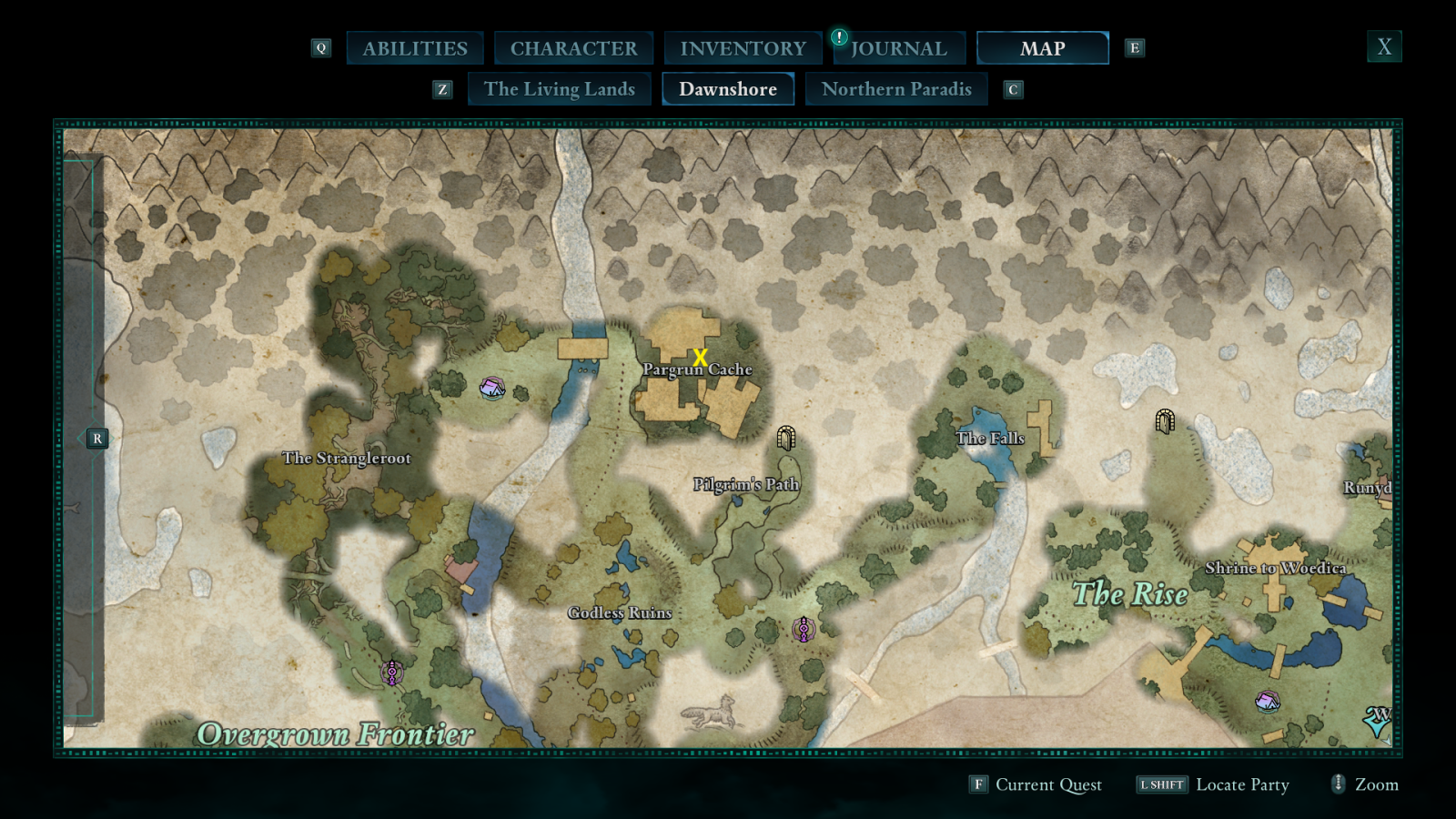
Task: Open the Inventory tab
Action: click(743, 48)
